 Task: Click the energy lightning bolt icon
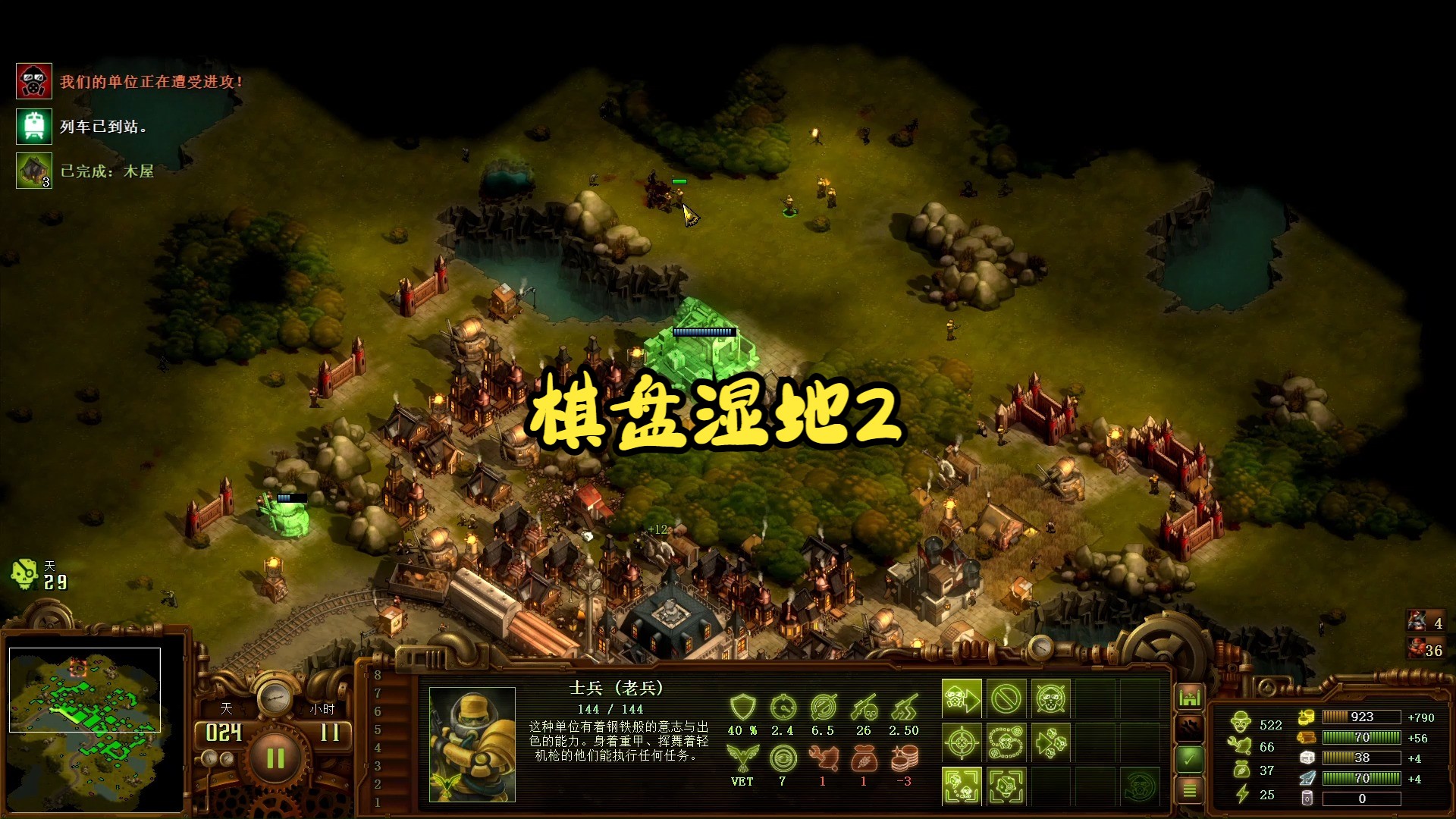click(x=1241, y=795)
